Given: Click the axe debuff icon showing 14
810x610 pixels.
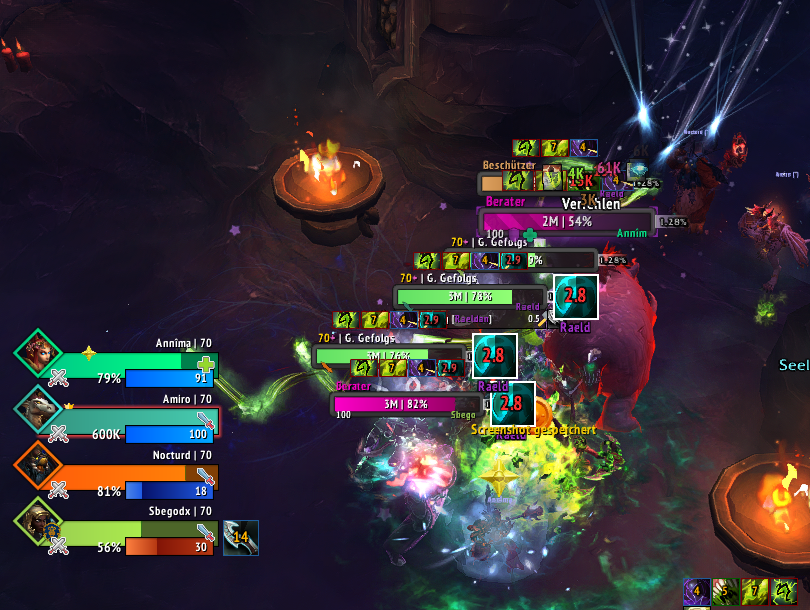Looking at the screenshot, I should [240, 537].
